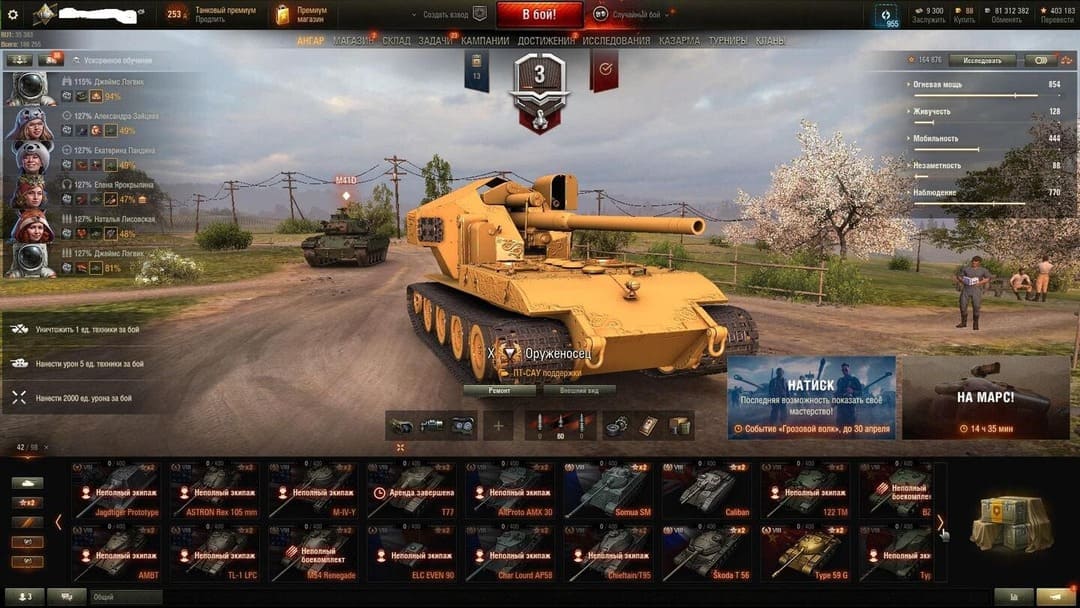This screenshot has height=608, width=1080.
Task: Click the Исследовать research button
Action: [982, 61]
